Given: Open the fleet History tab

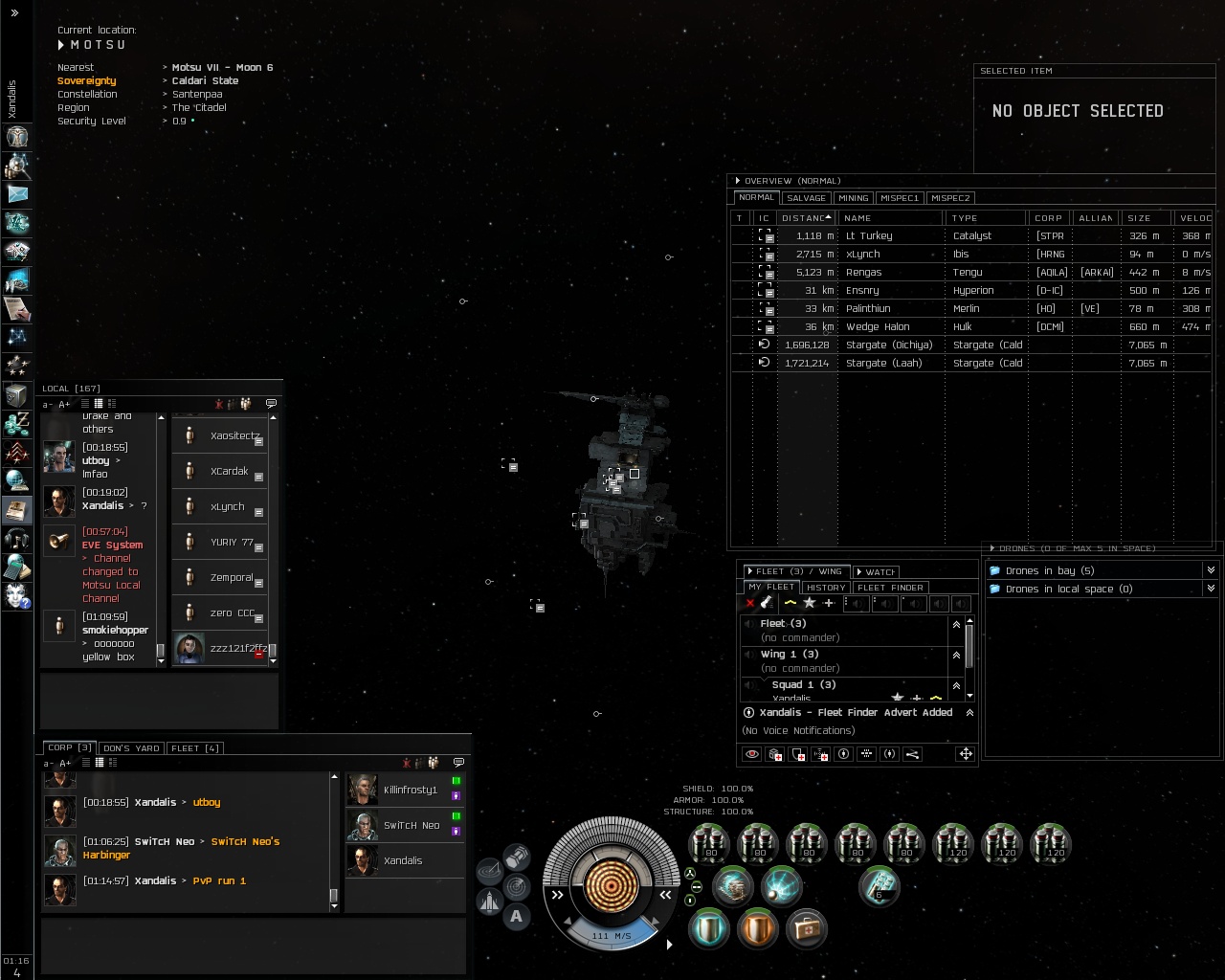Looking at the screenshot, I should pos(825,588).
